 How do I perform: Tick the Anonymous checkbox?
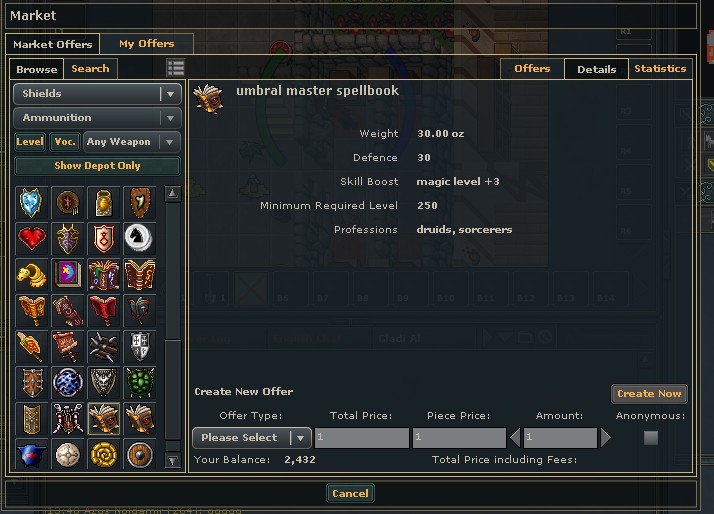(651, 438)
